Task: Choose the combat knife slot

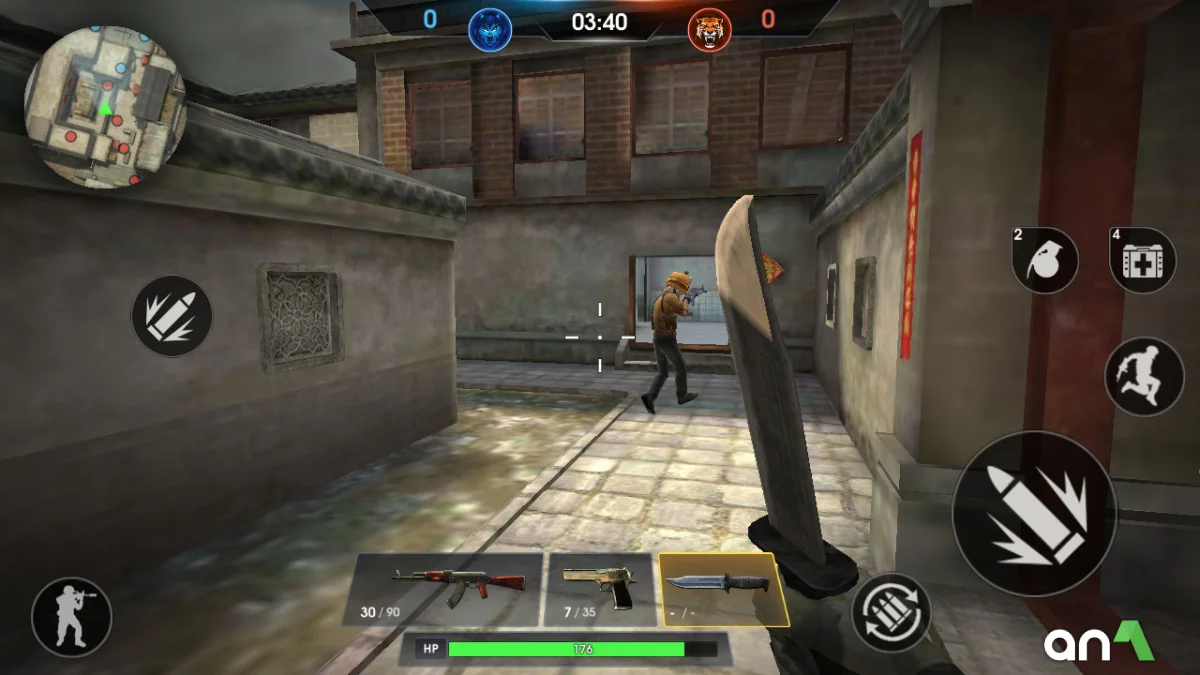Action: pos(723,590)
